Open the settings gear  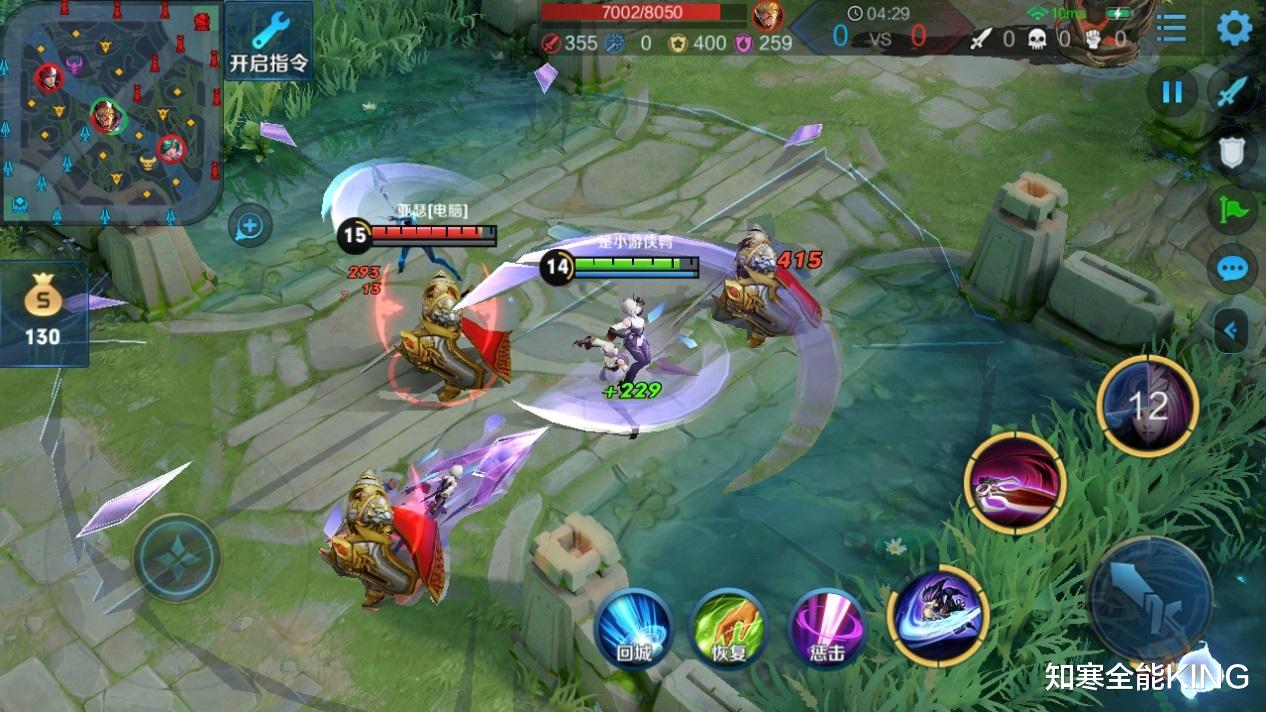tap(1234, 28)
